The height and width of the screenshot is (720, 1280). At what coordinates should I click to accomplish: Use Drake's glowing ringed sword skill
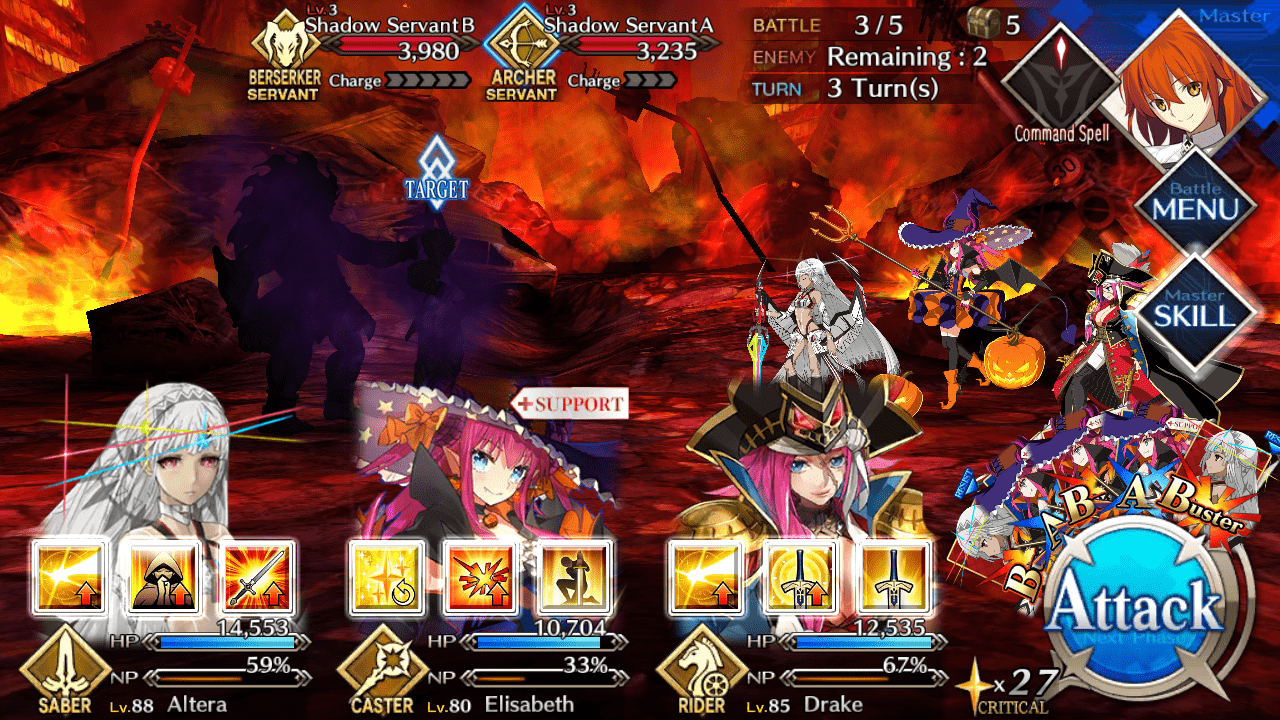(799, 578)
